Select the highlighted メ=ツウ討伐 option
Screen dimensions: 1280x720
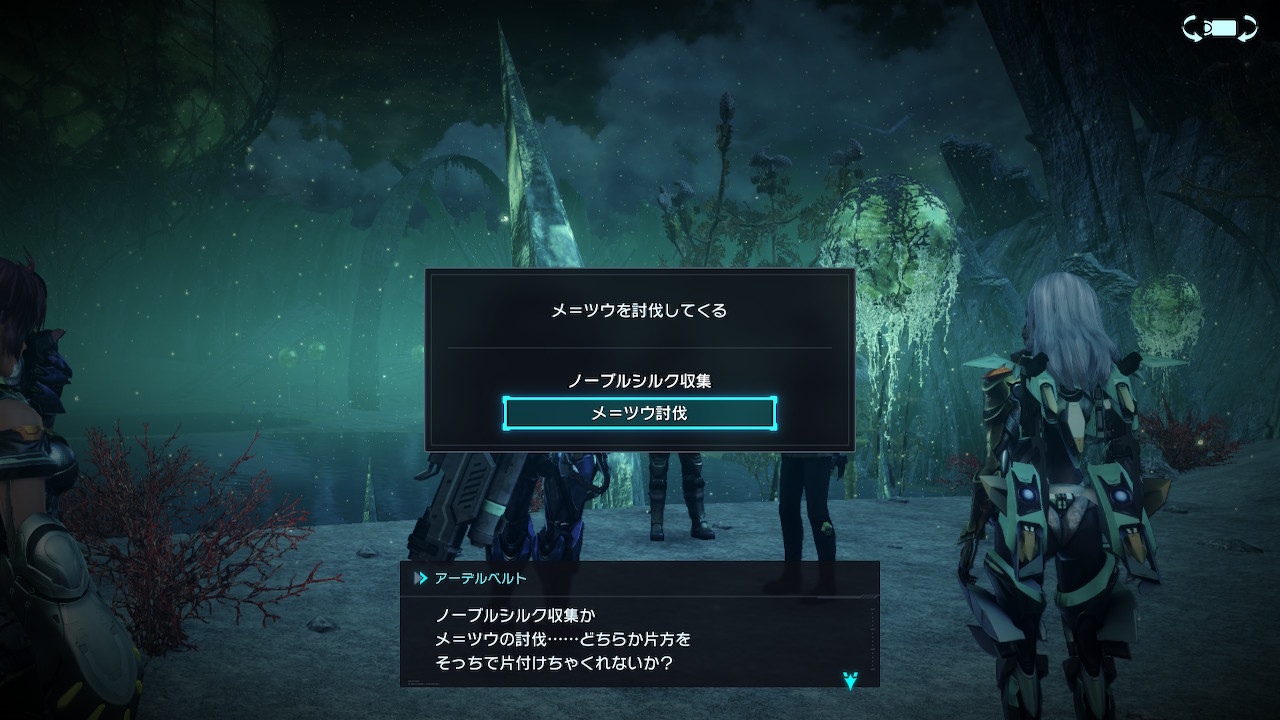click(x=639, y=413)
